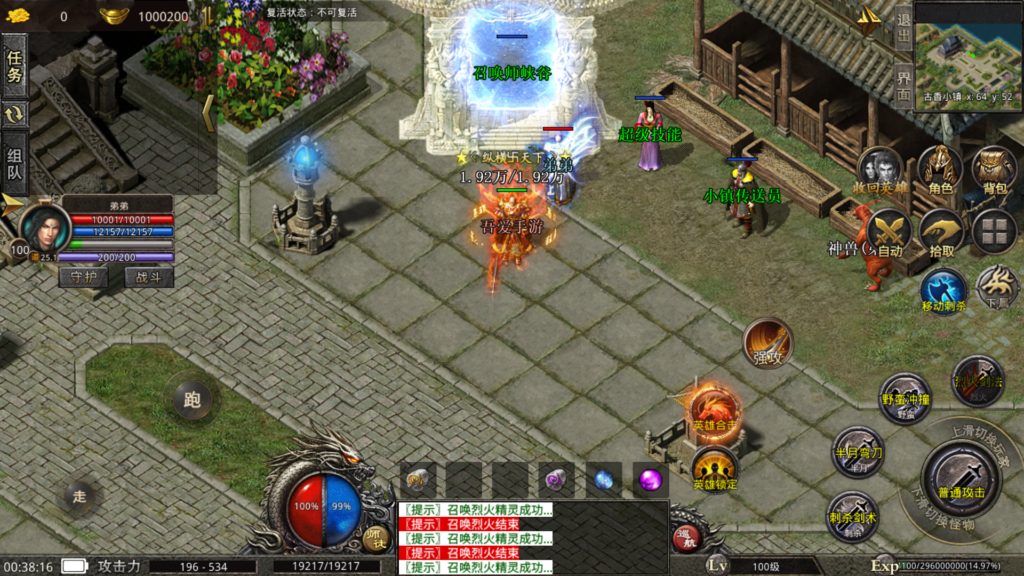The height and width of the screenshot is (576, 1024).
Task: Open the 界面 interface button
Action: point(902,87)
